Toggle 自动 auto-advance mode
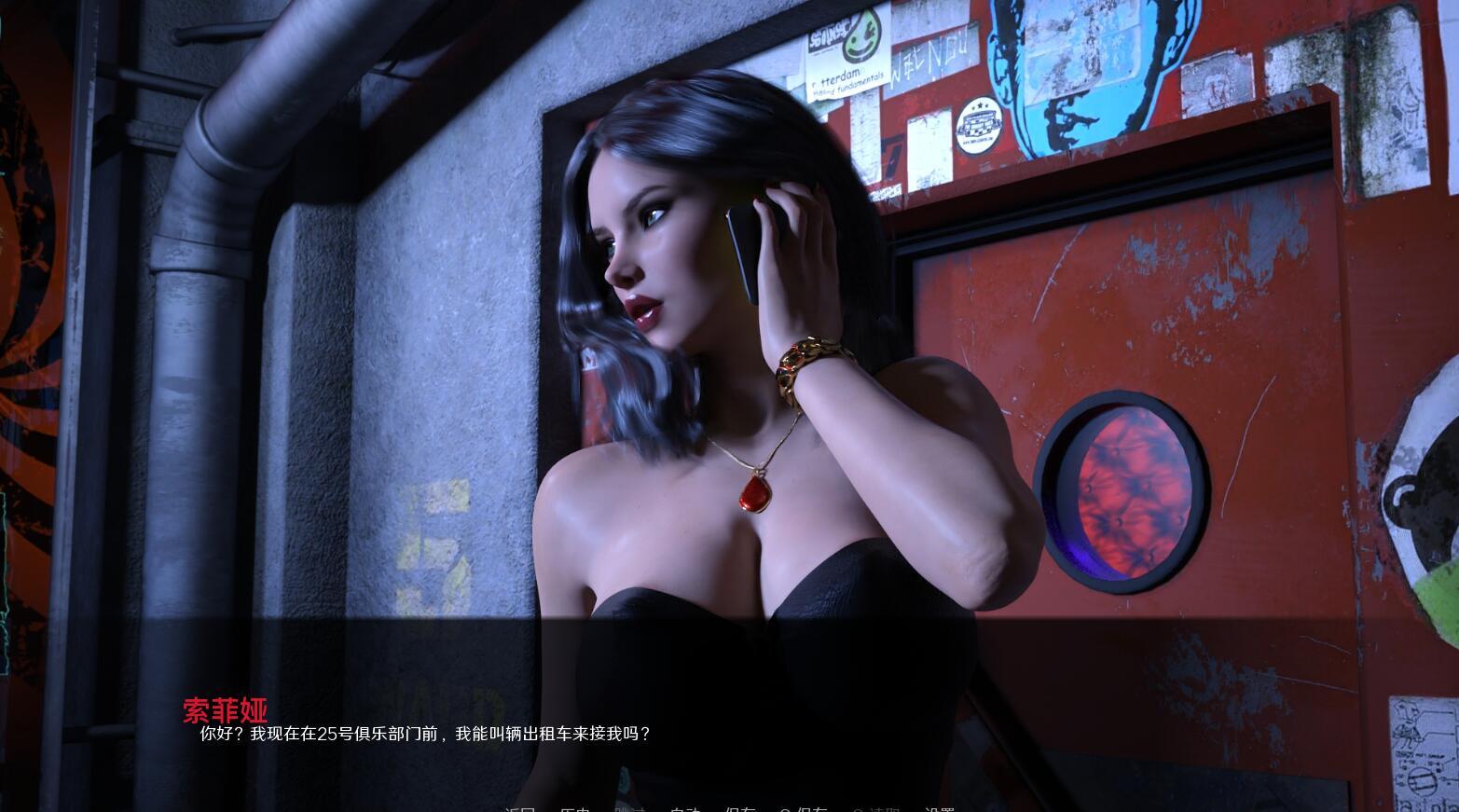Image resolution: width=1459 pixels, height=812 pixels. click(x=687, y=807)
